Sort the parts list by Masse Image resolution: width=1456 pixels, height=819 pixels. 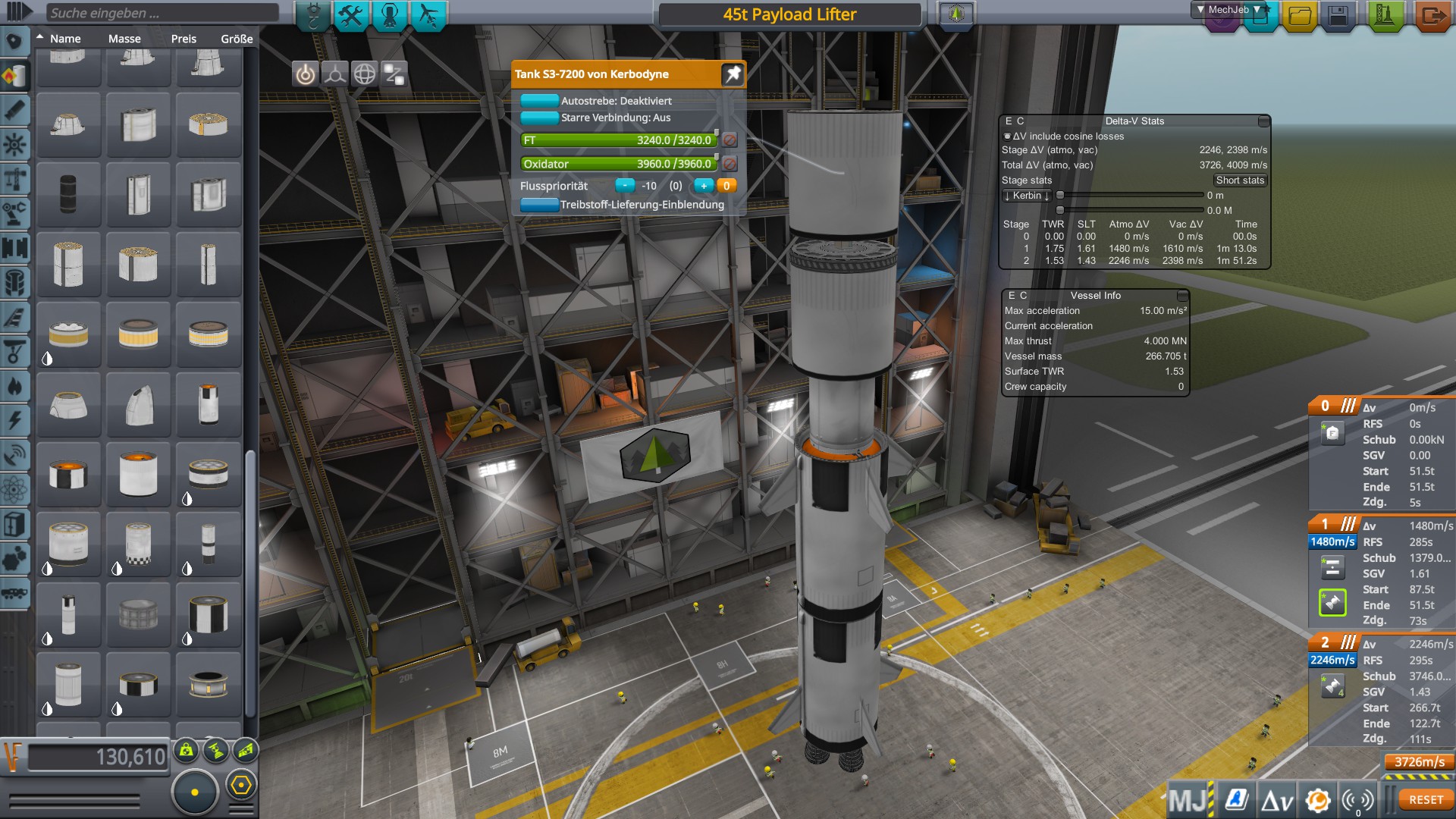124,39
